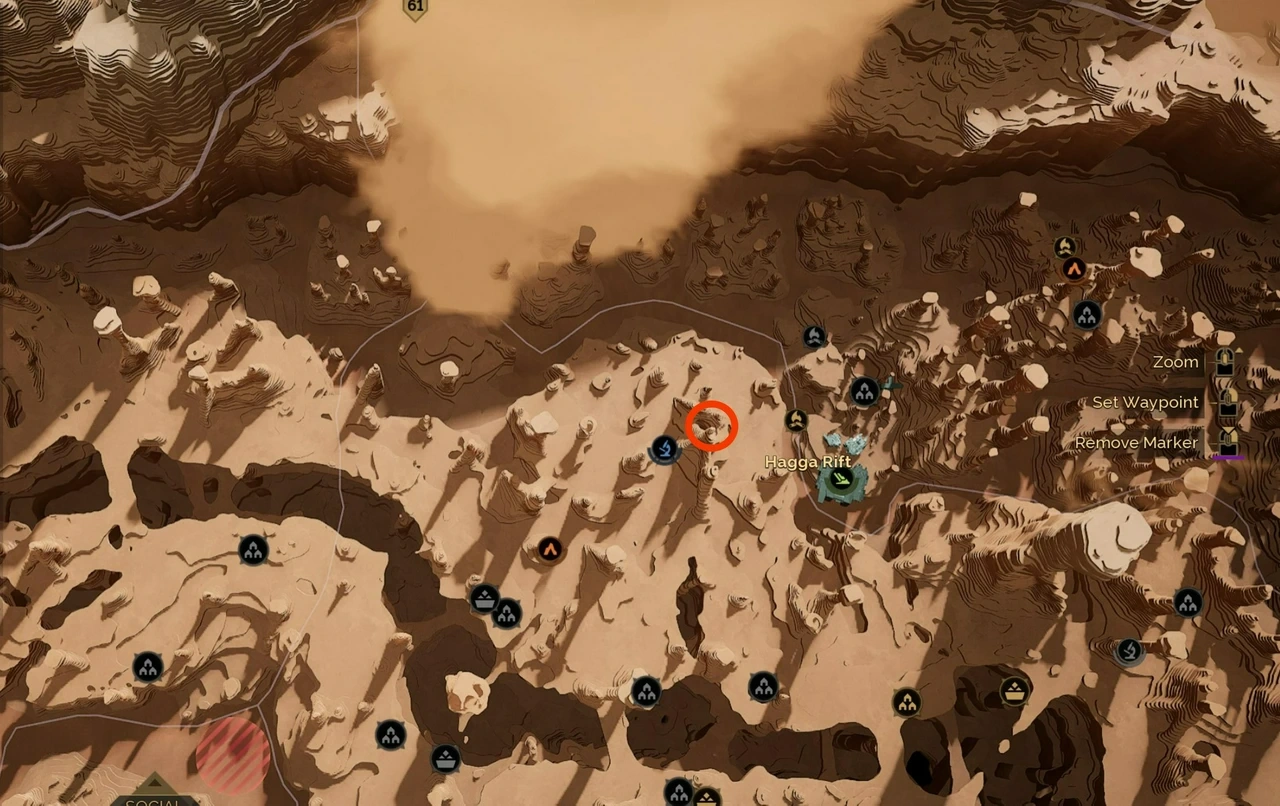Click the orange fire icon in the top-right cluster
This screenshot has width=1280, height=806.
[1074, 270]
